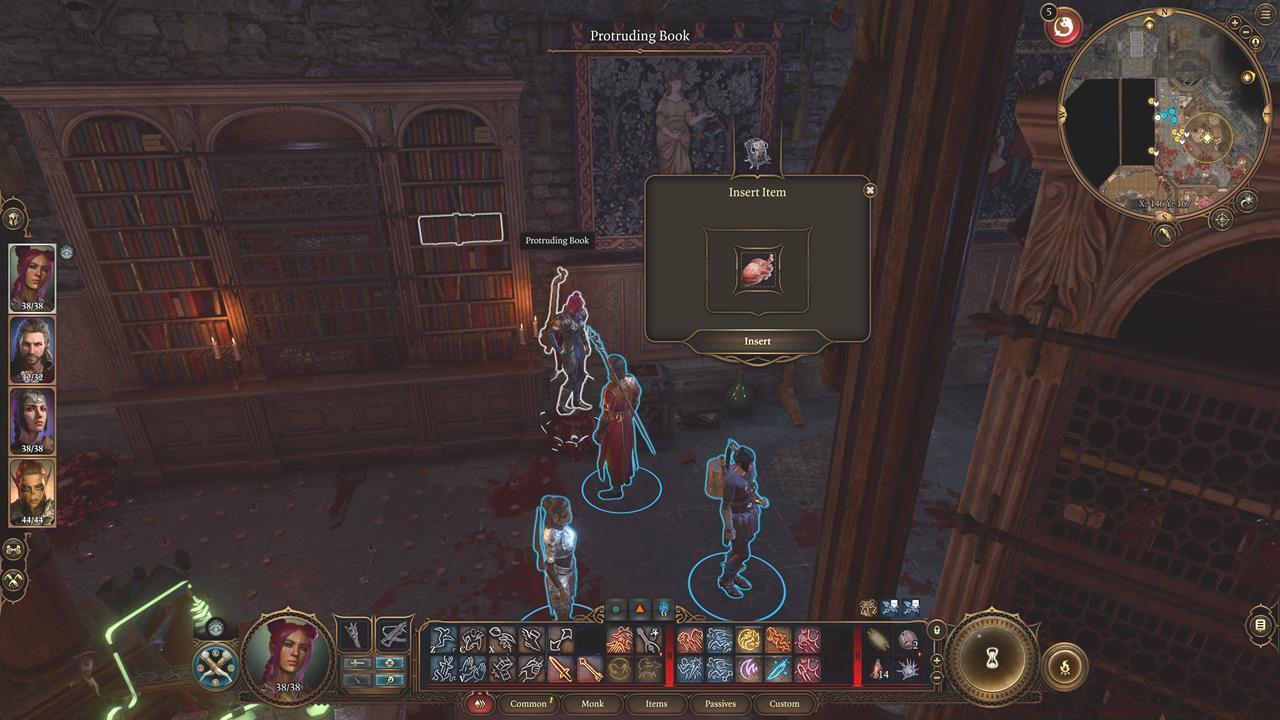Switch to the Passives tab
1280x720 pixels.
coord(720,704)
